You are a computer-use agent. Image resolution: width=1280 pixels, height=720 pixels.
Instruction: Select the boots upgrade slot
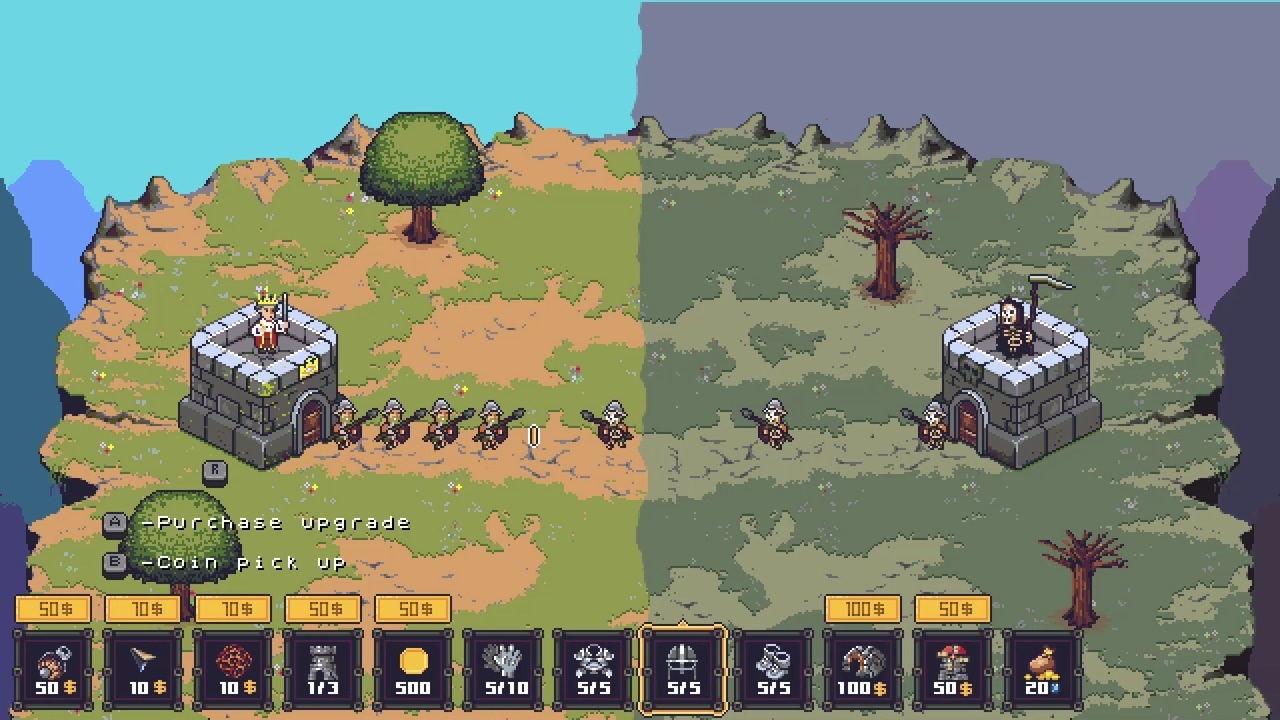pos(773,665)
